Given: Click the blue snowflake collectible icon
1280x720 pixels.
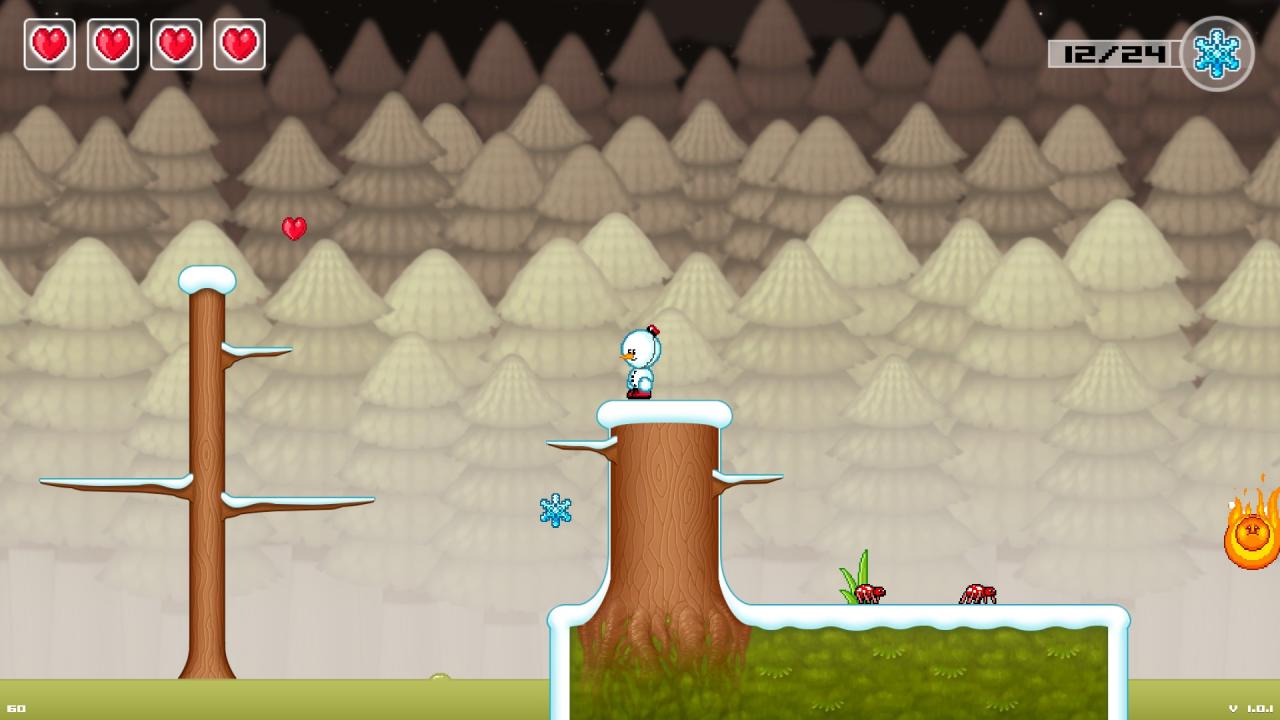Looking at the screenshot, I should (555, 510).
